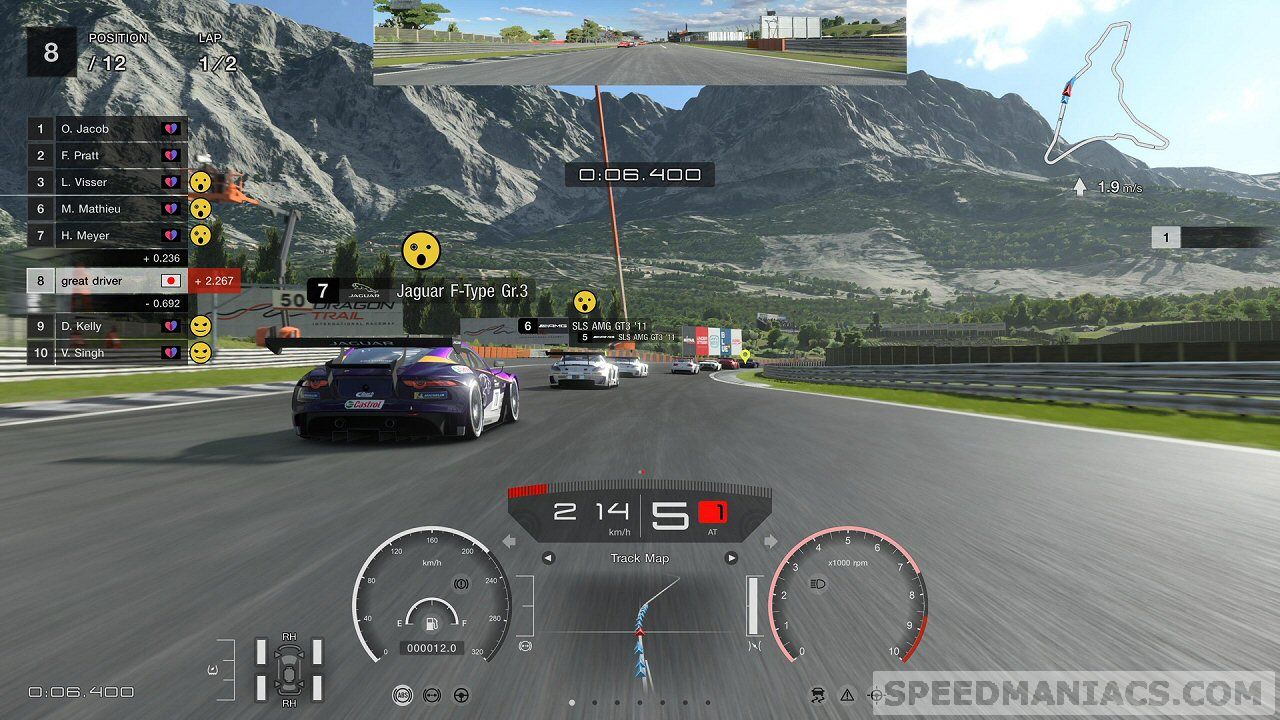Click the rear-view mirror display
Viewport: 1280px width, 720px height.
(x=640, y=42)
